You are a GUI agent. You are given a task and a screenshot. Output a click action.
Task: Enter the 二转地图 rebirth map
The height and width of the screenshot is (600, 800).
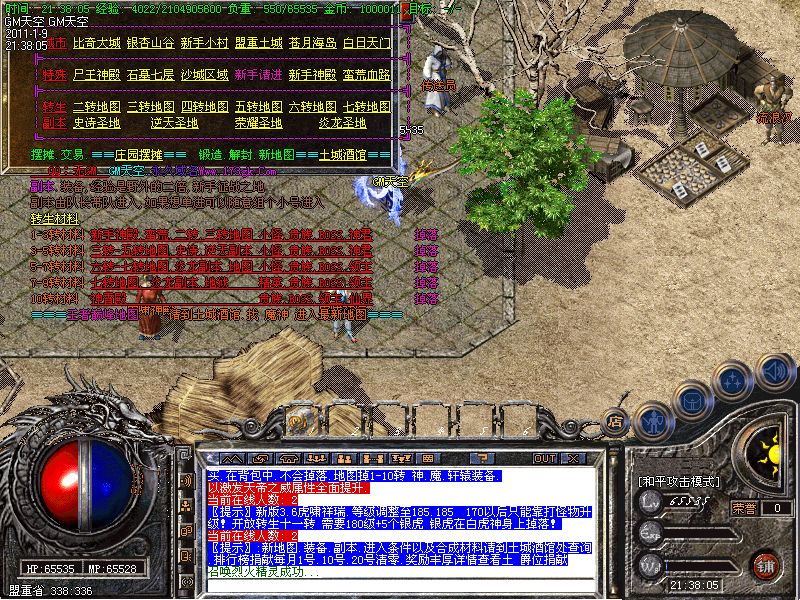pos(96,105)
